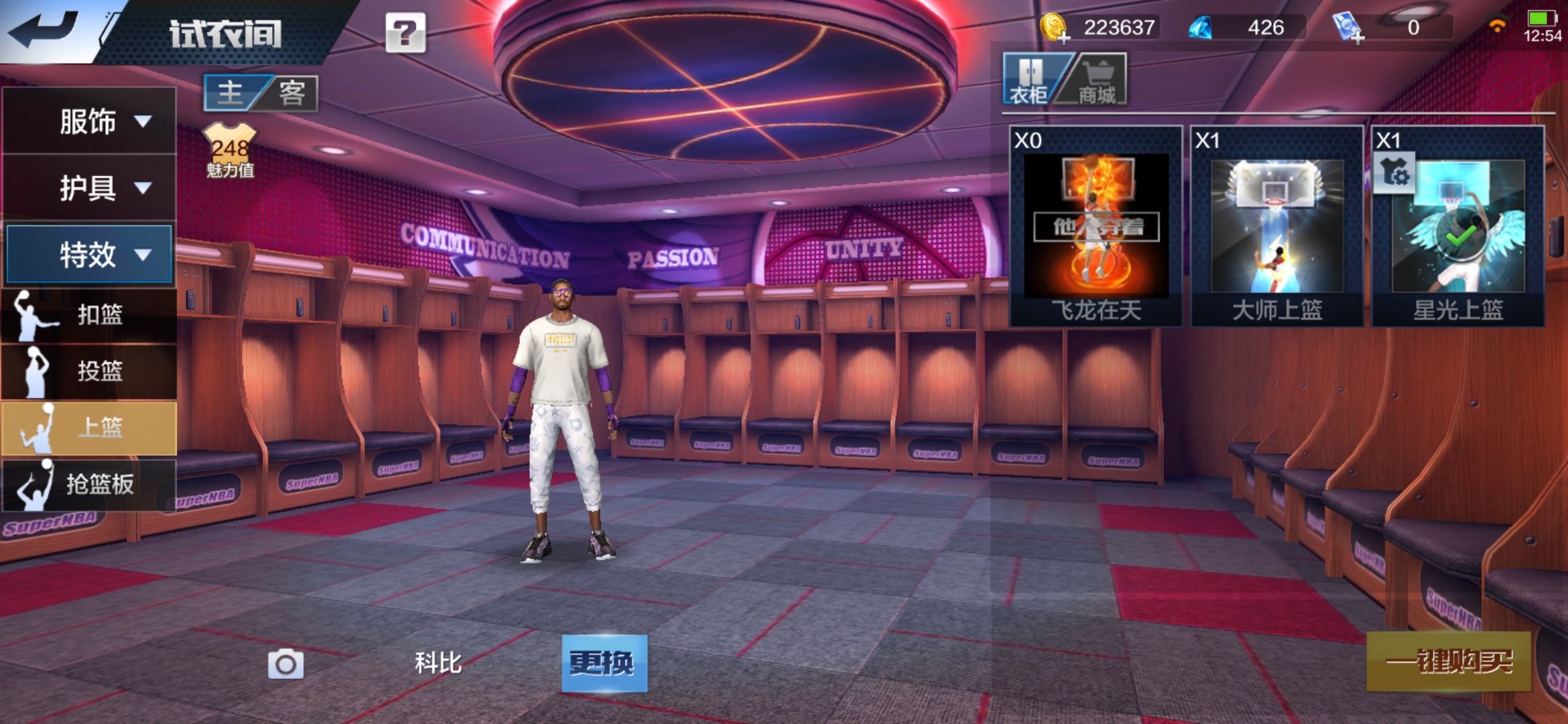
Task: Expand the 护具 protective gear category
Action: tap(90, 188)
